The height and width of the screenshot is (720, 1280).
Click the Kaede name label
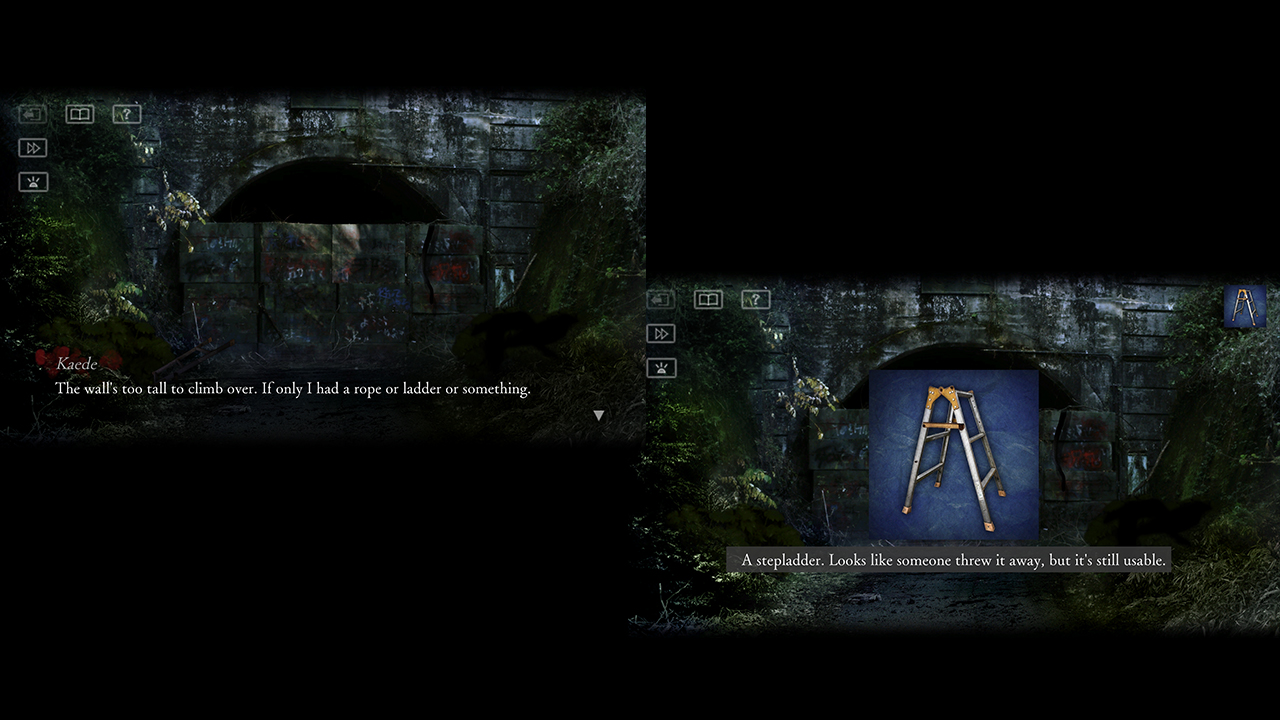[x=77, y=364]
